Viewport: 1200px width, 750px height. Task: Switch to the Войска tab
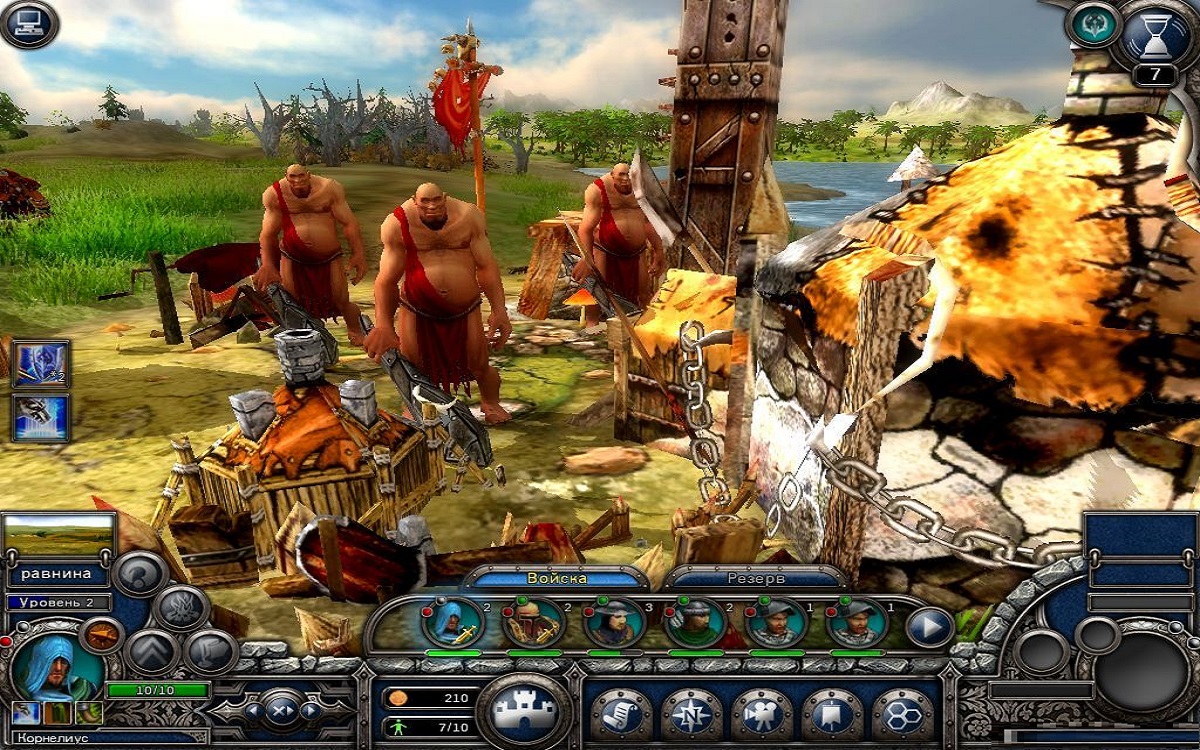557,579
